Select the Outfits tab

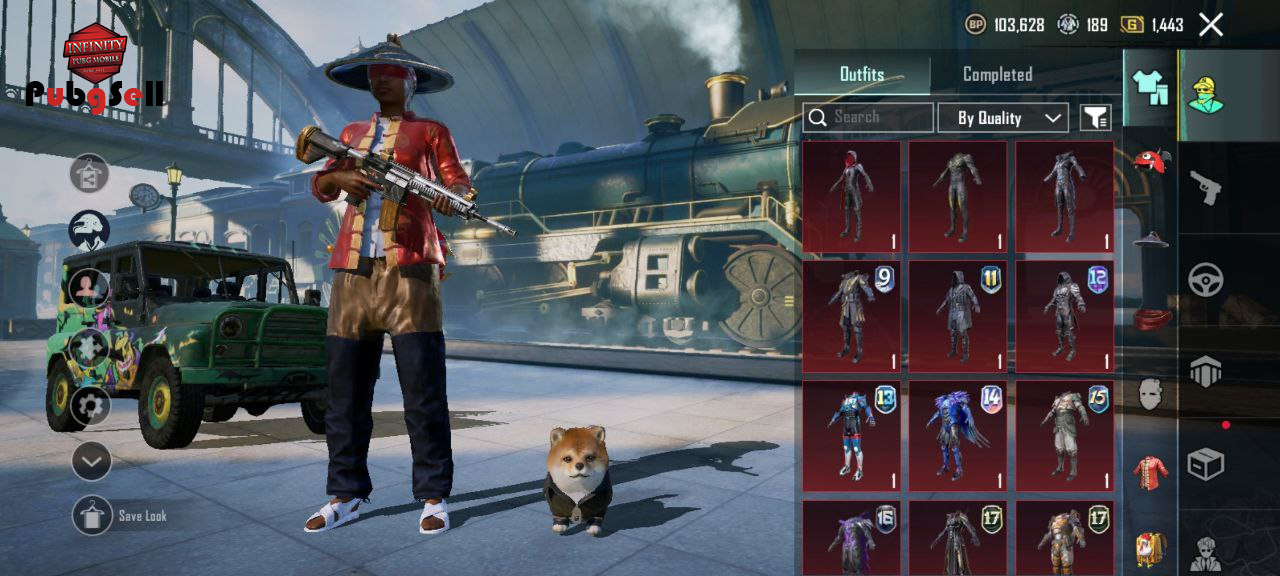[x=862, y=74]
